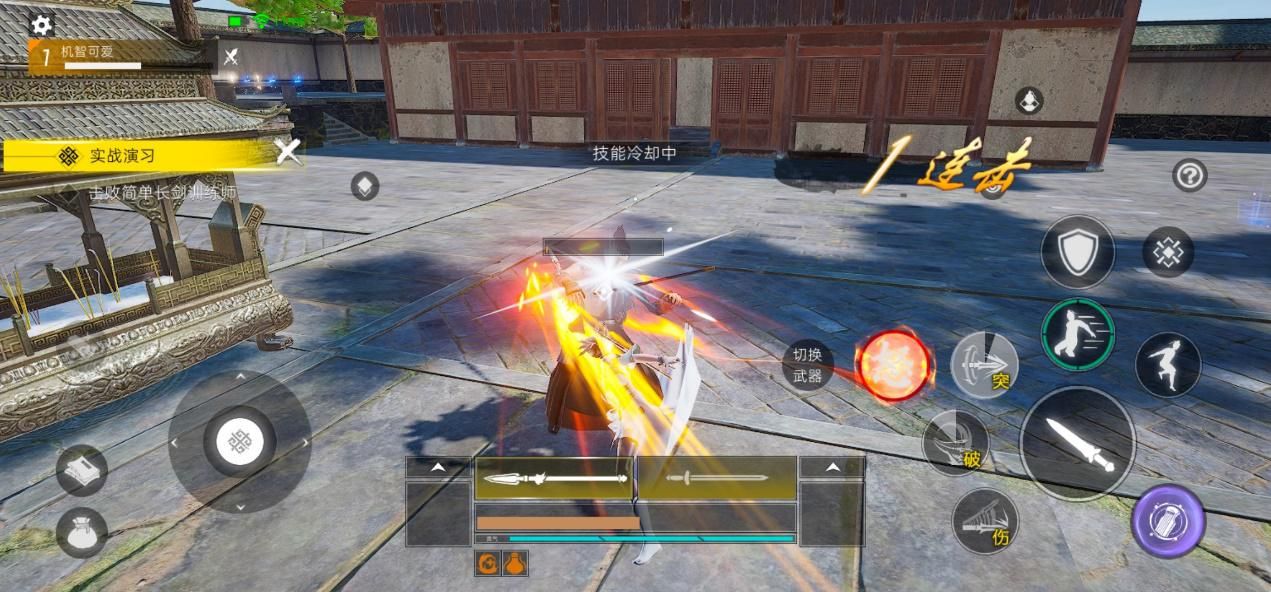
Task: Cast the 伤 damage skill
Action: (984, 521)
